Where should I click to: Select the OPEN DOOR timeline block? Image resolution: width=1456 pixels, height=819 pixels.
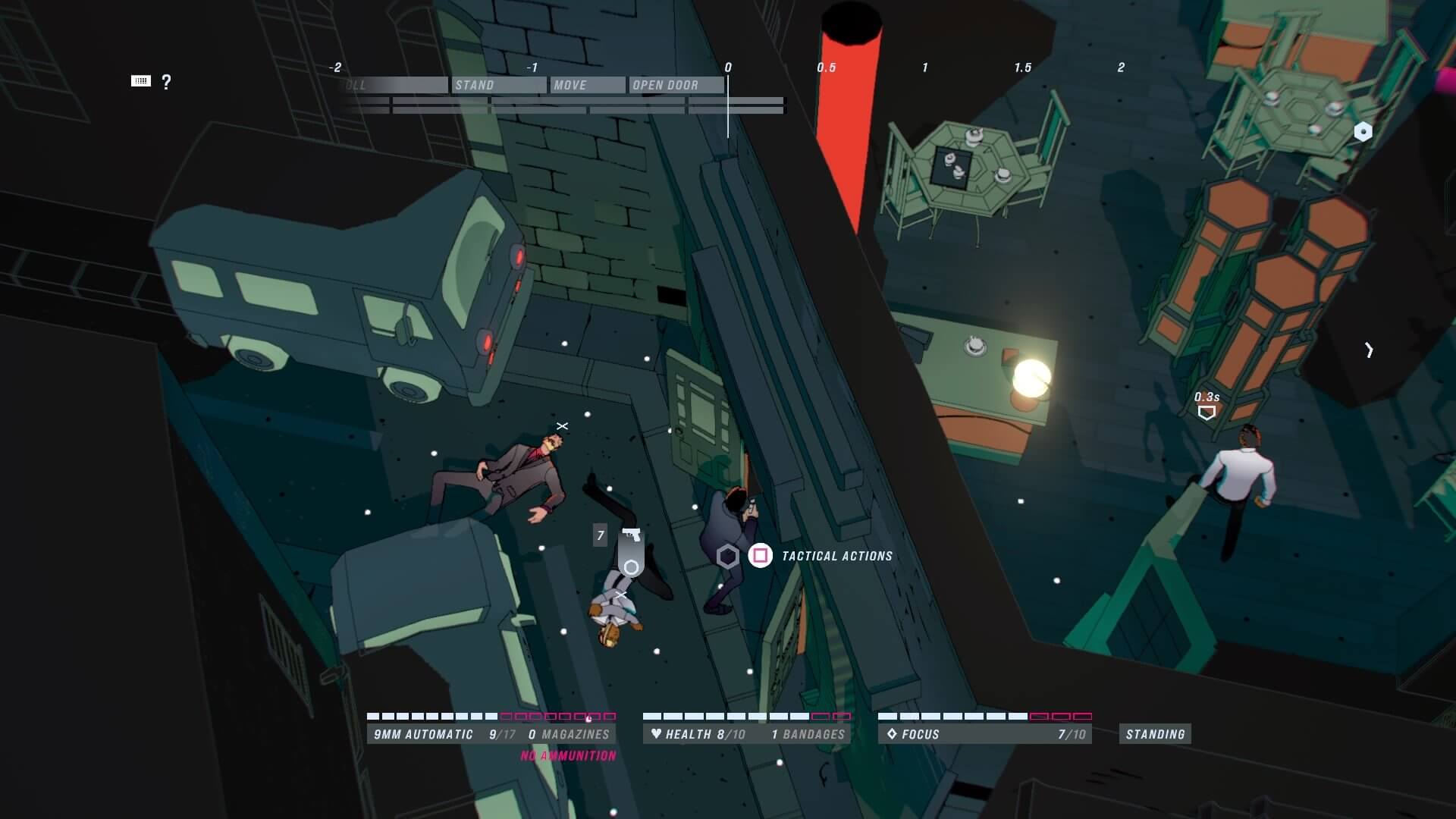pos(675,85)
